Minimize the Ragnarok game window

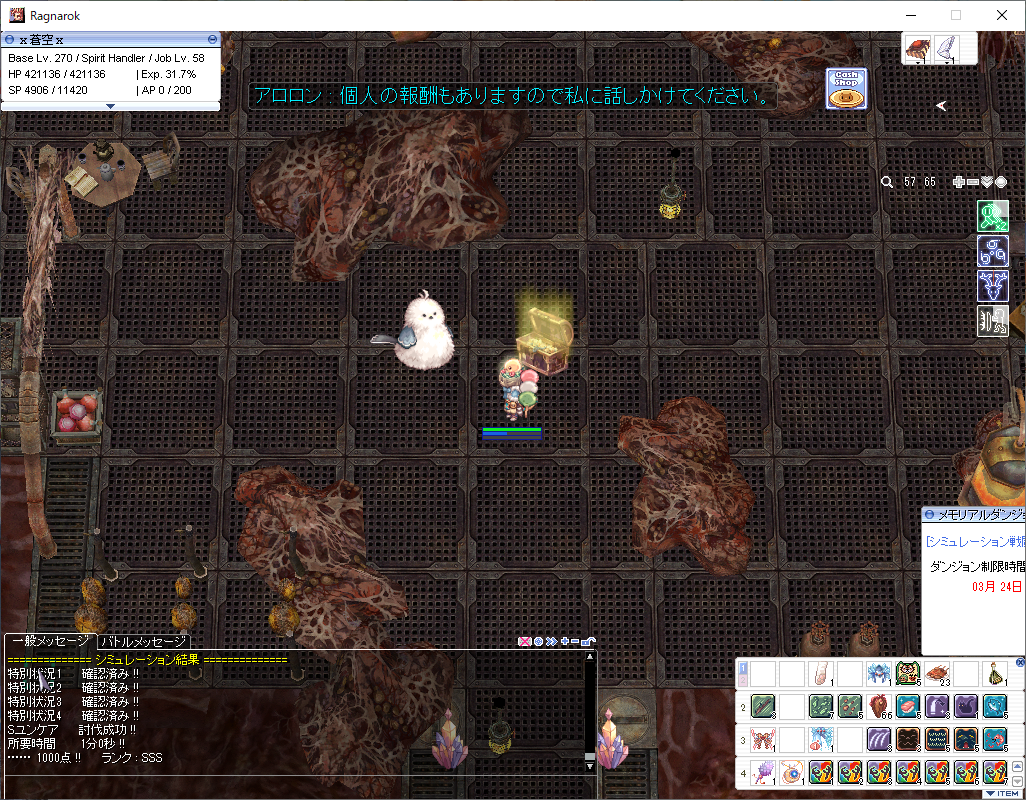910,15
